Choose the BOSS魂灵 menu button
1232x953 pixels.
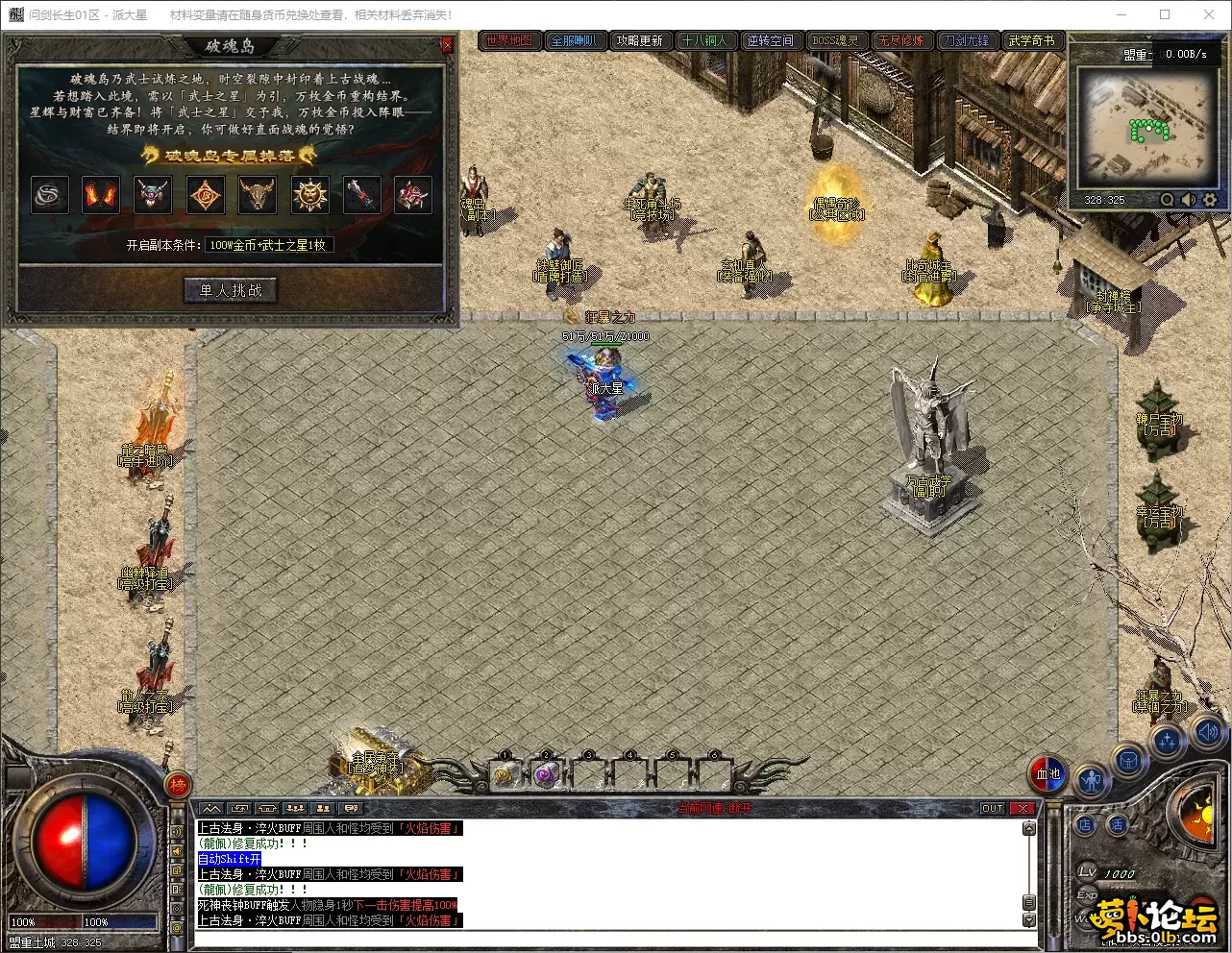tap(836, 40)
